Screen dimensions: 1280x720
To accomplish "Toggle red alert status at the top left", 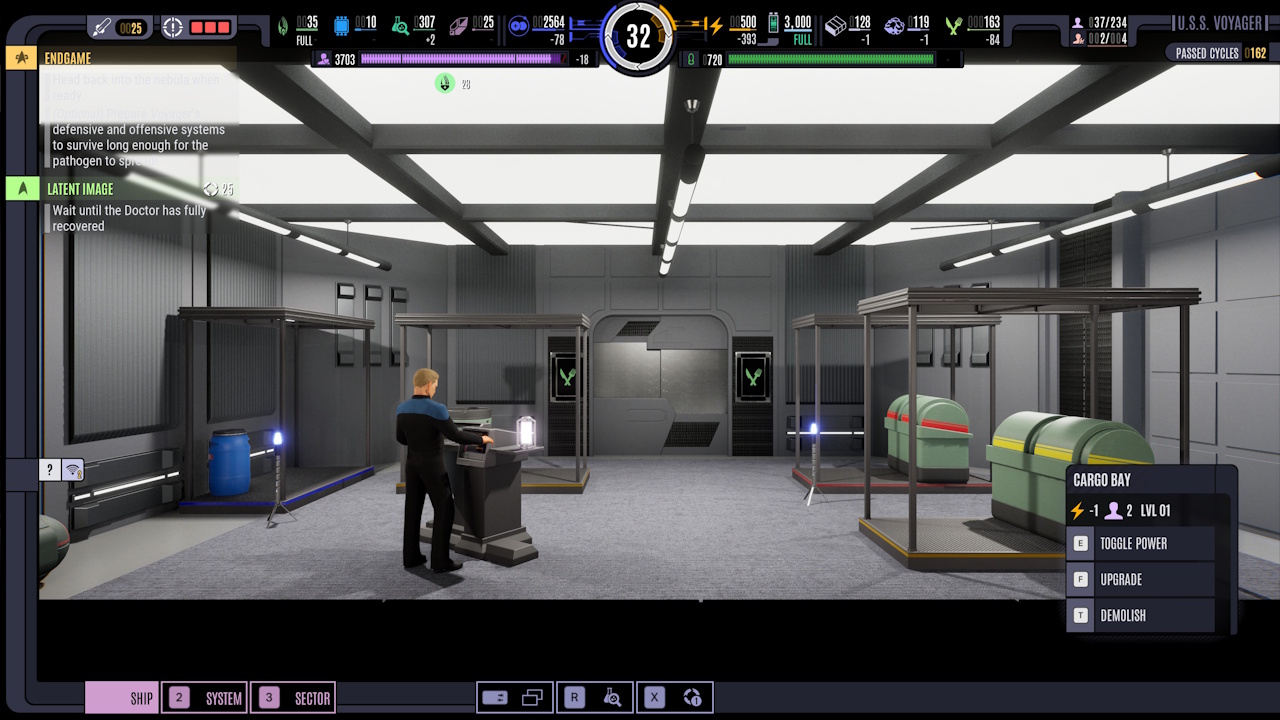I will pos(198,28).
